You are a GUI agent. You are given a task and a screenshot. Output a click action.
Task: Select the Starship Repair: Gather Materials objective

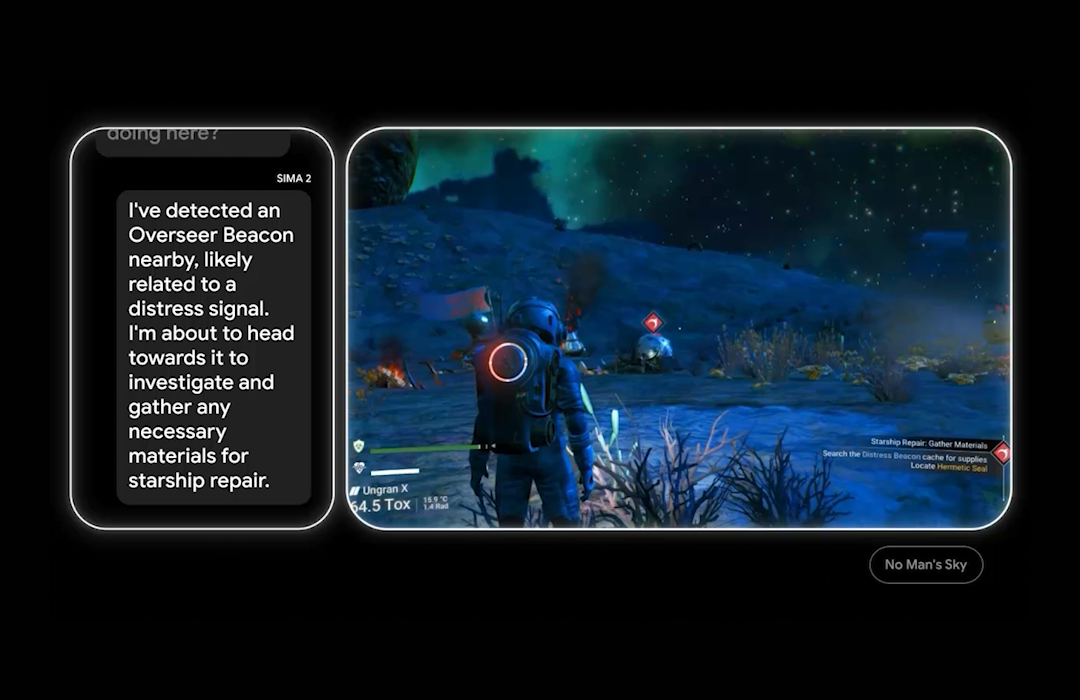click(929, 444)
